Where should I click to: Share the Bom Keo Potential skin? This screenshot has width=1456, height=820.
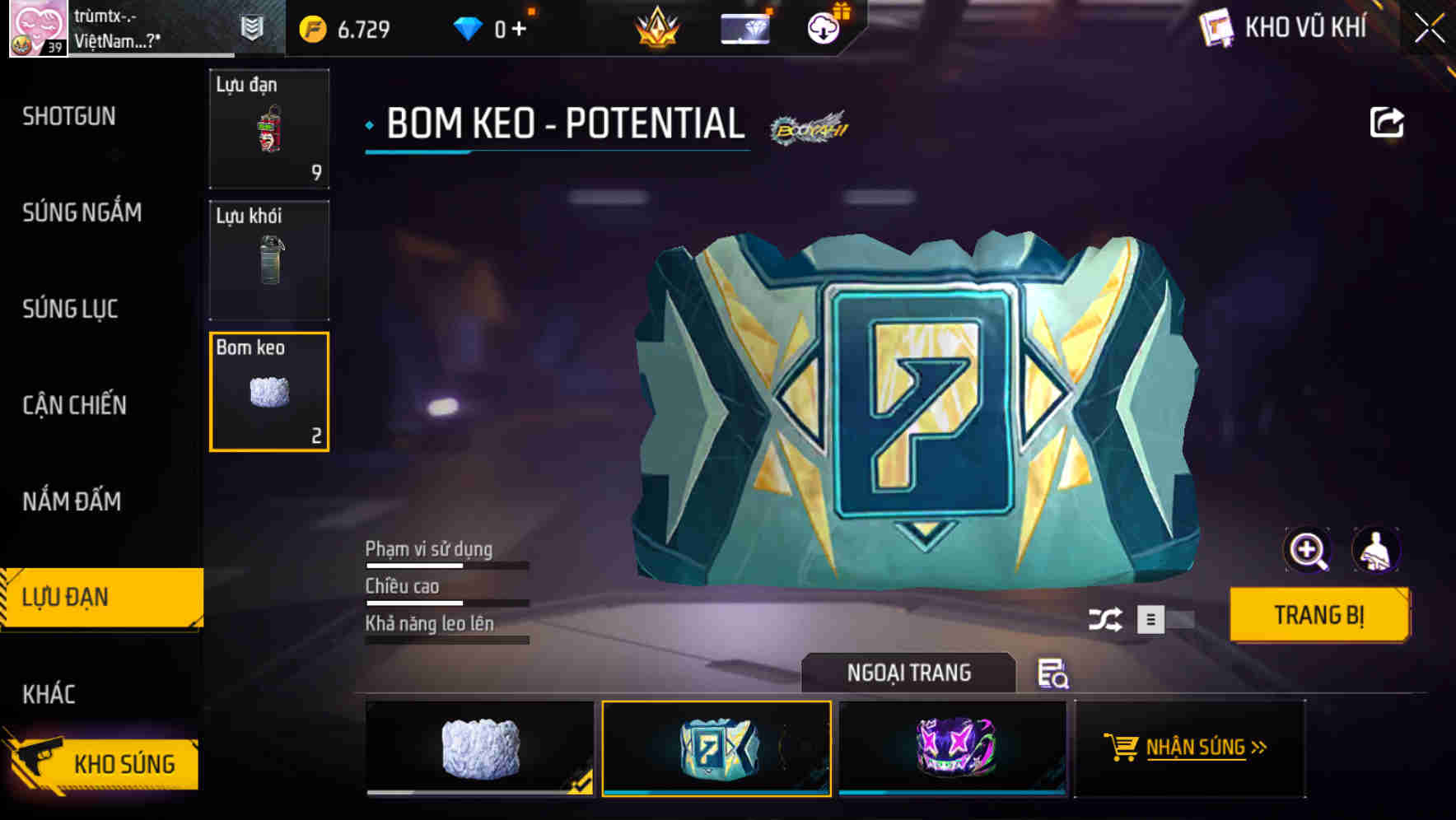[x=1387, y=122]
